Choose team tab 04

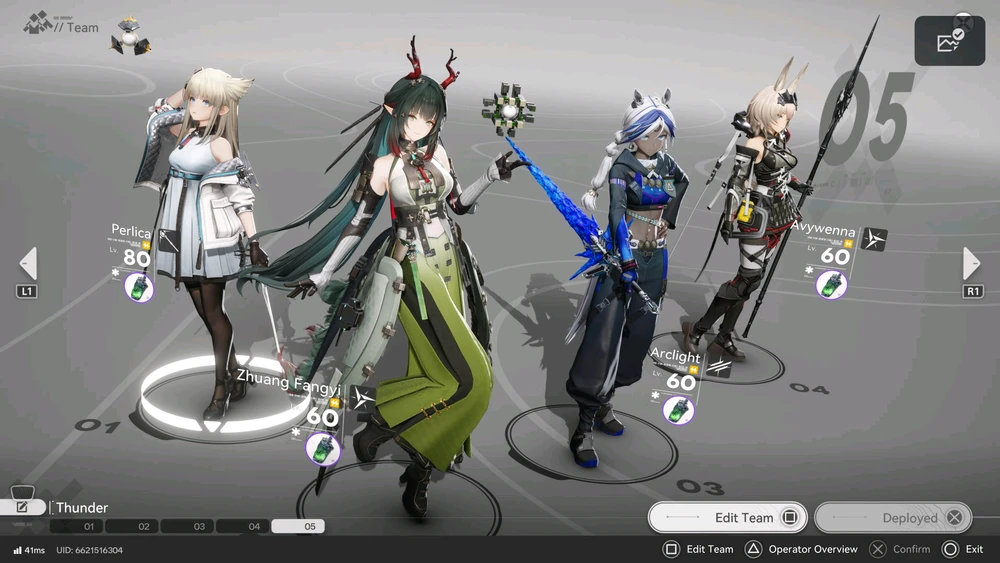pyautogui.click(x=254, y=526)
